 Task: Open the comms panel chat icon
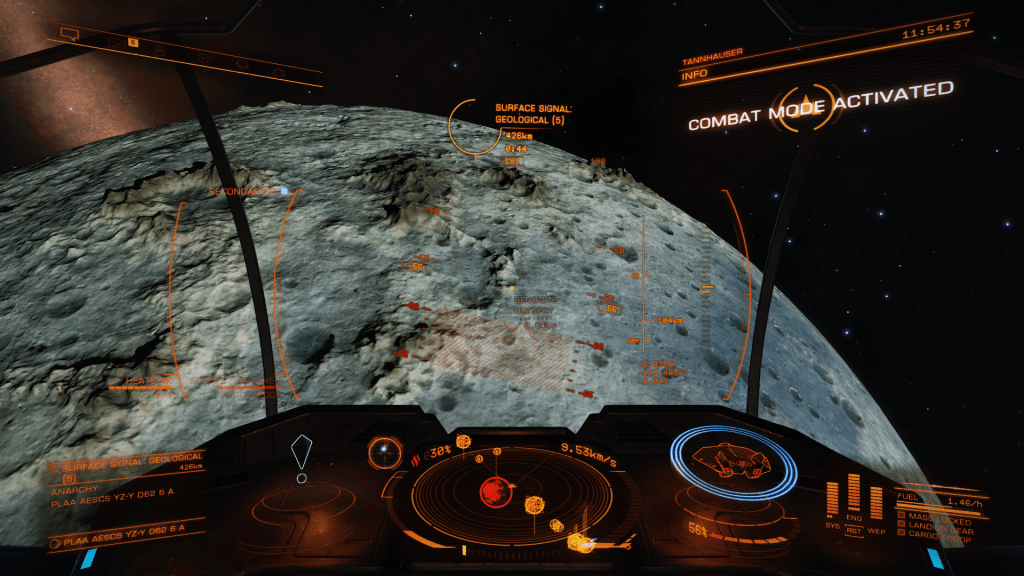tap(69, 34)
